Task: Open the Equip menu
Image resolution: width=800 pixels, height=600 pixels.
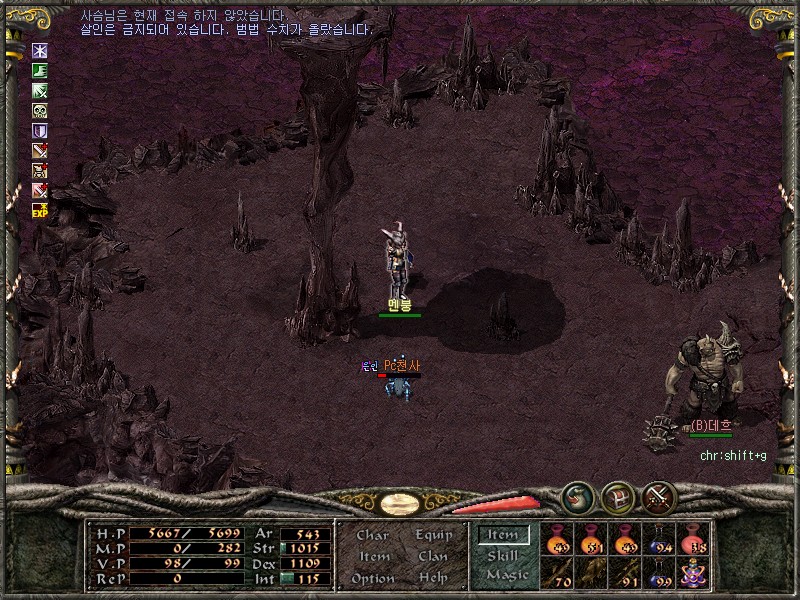Action: point(434,535)
